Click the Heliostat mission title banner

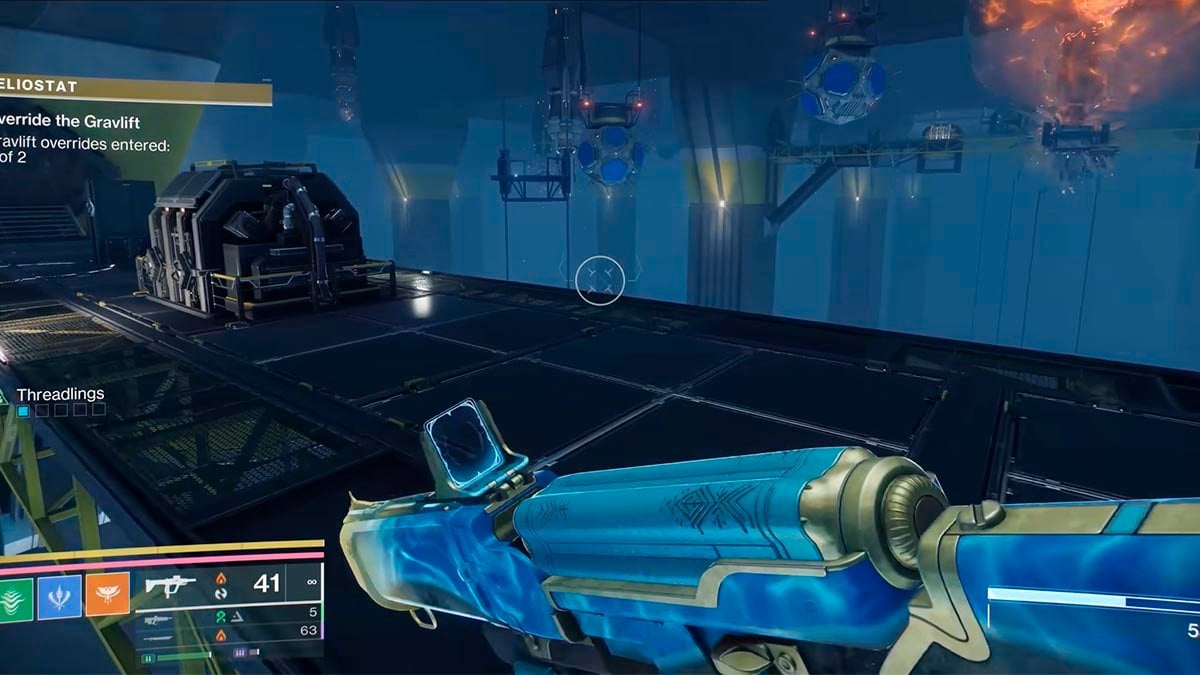click(135, 90)
